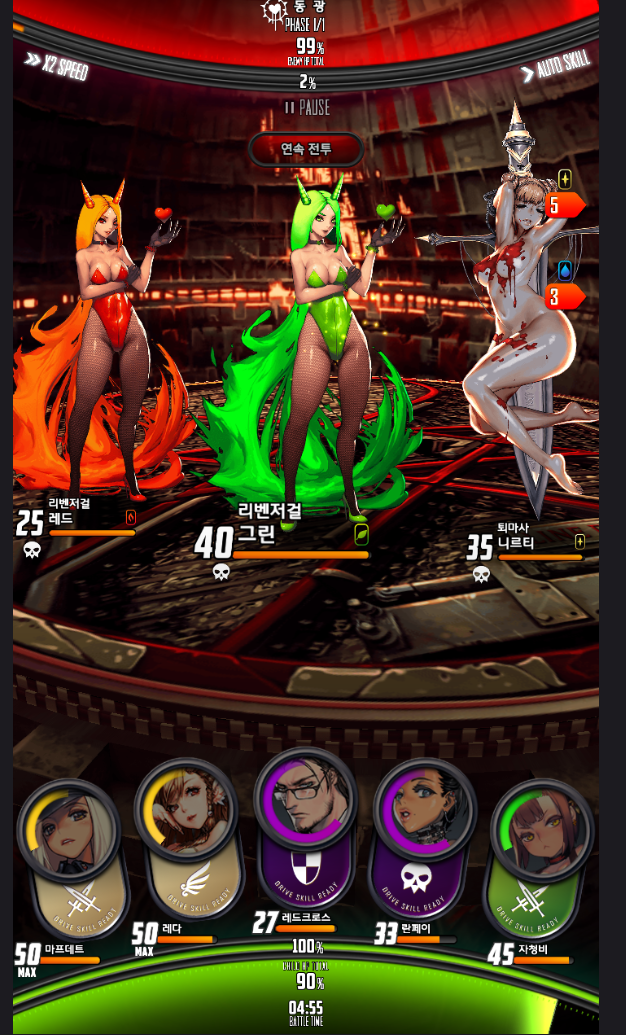Choose 레드크로스's portrait with glasses

click(306, 797)
